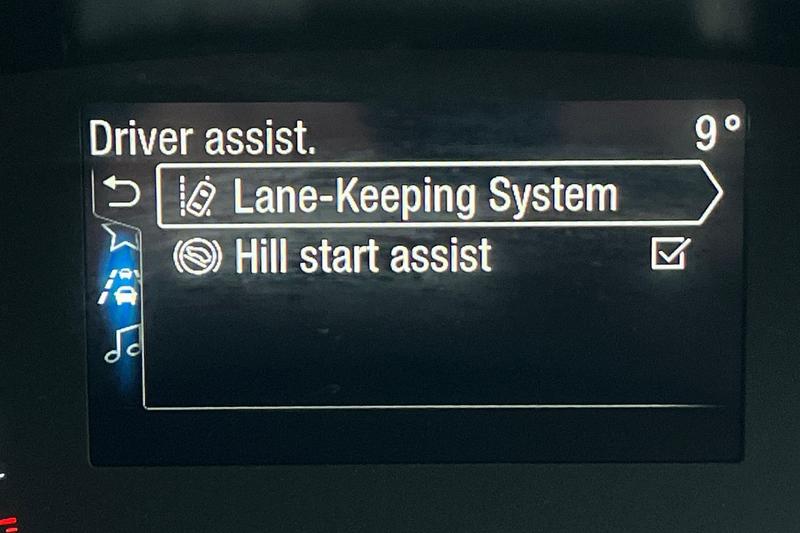Toggle the Hill start assist checkbox

pos(667,257)
